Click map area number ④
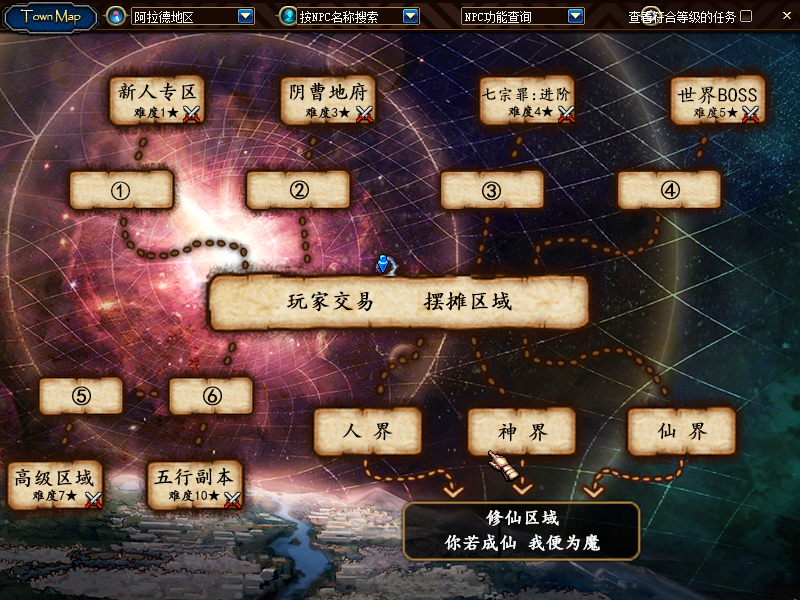This screenshot has width=800, height=600. click(669, 190)
